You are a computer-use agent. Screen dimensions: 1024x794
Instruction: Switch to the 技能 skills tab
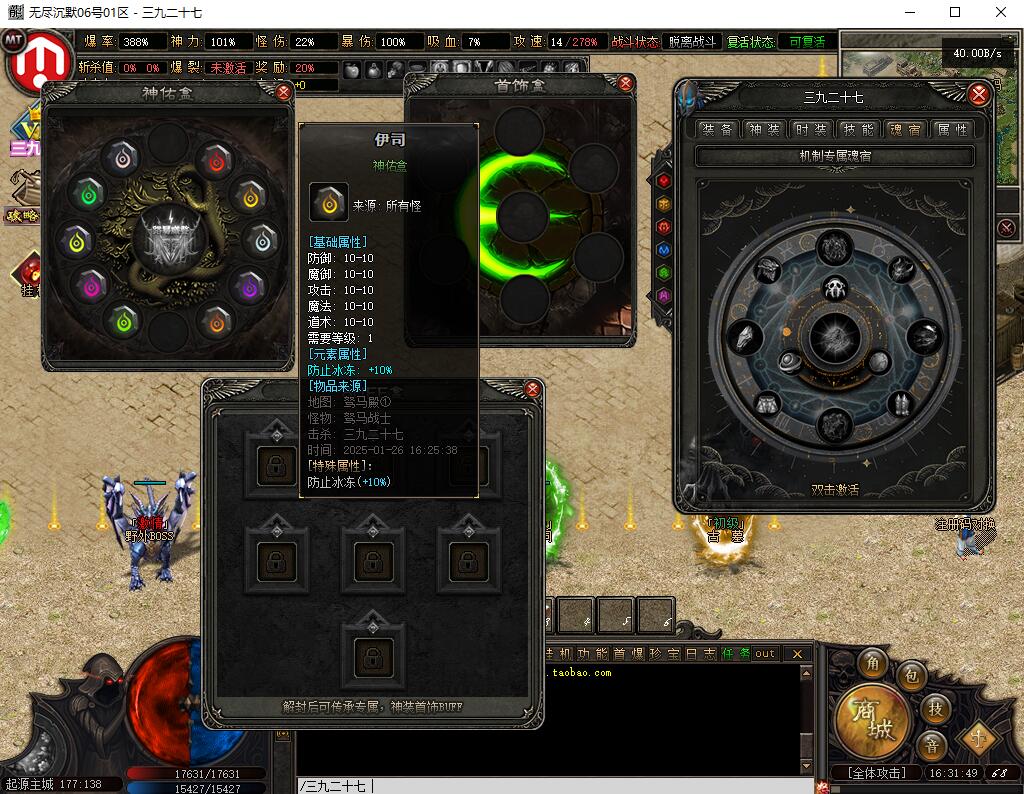coord(858,129)
